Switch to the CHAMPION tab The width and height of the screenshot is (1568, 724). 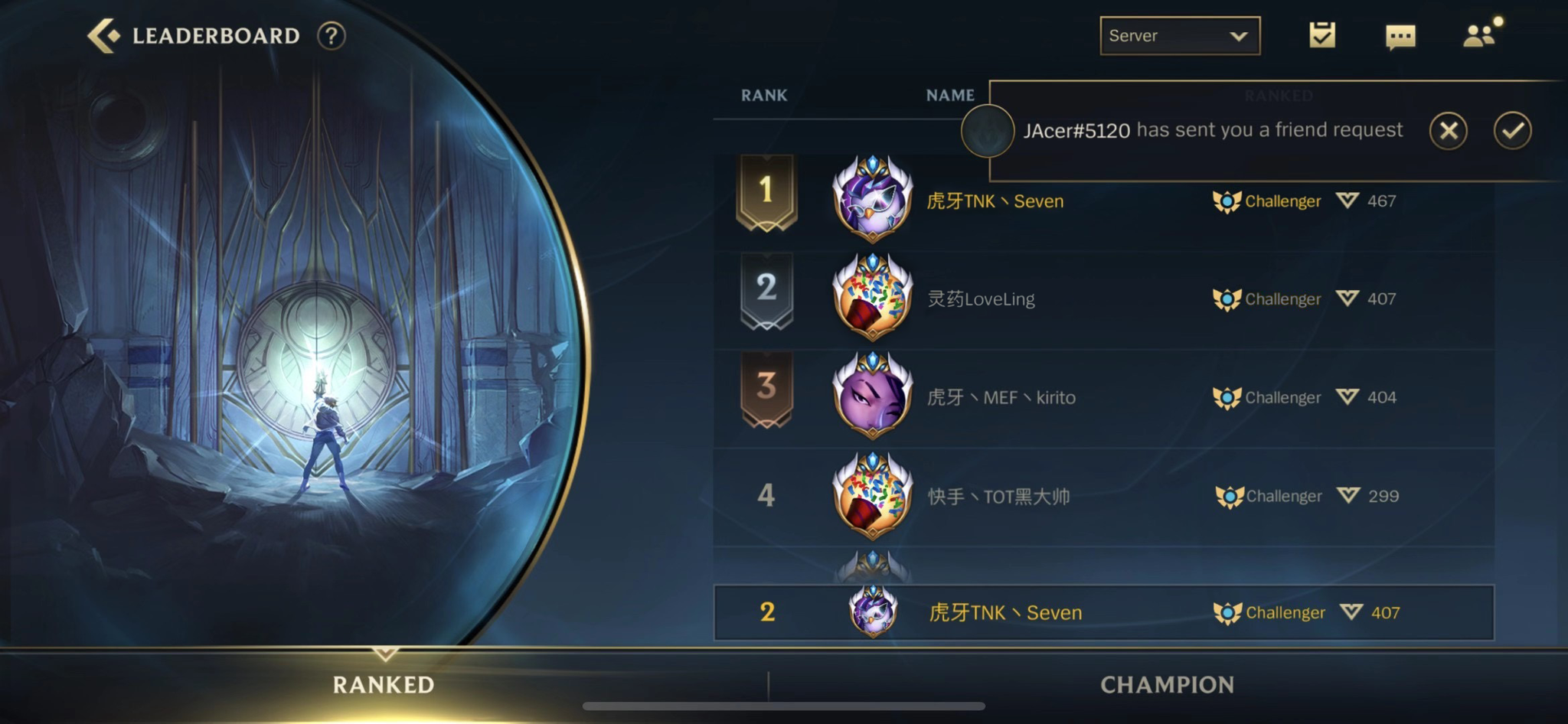[x=1167, y=685]
